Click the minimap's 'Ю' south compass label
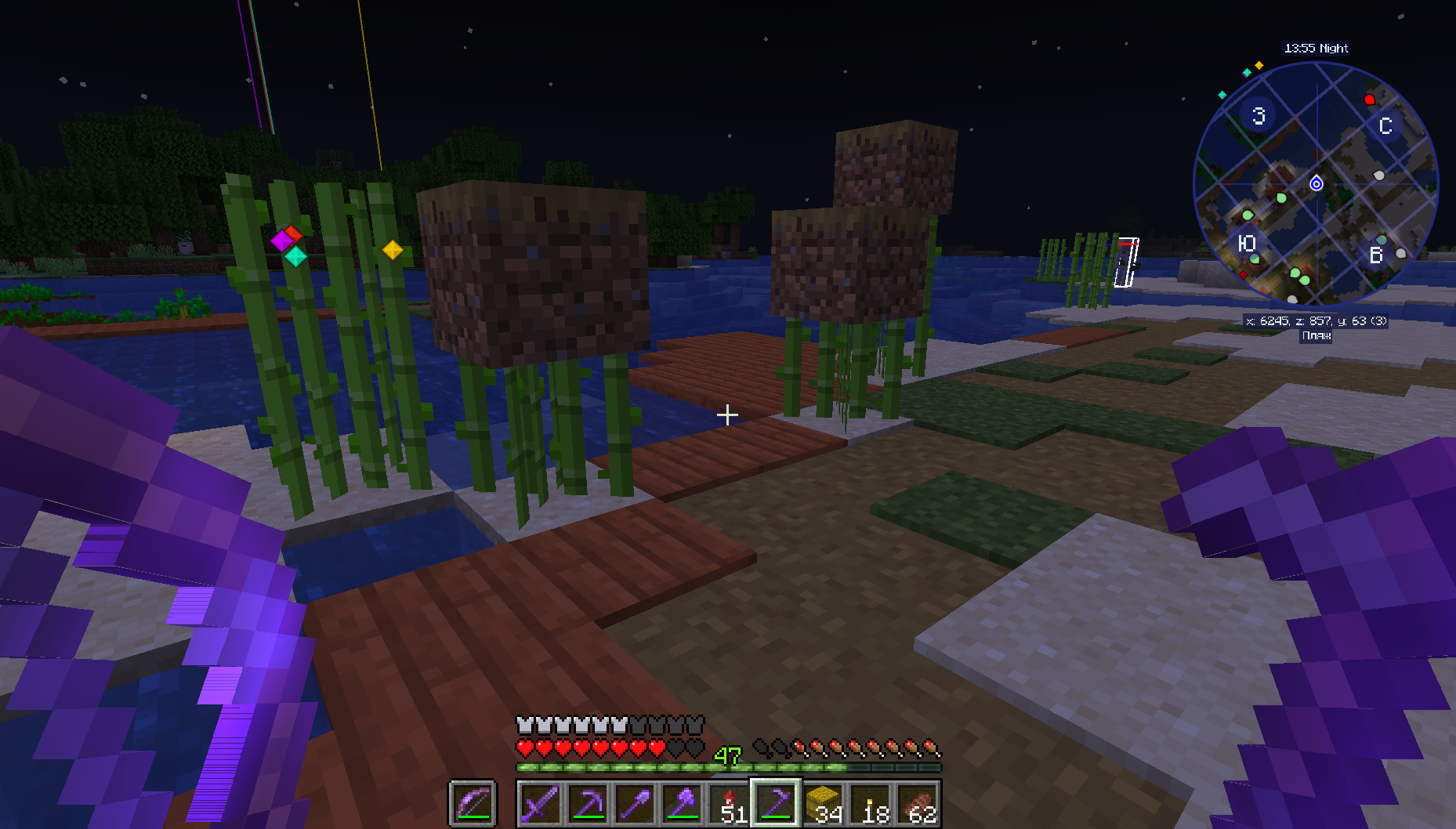Image resolution: width=1456 pixels, height=829 pixels. click(x=1246, y=244)
